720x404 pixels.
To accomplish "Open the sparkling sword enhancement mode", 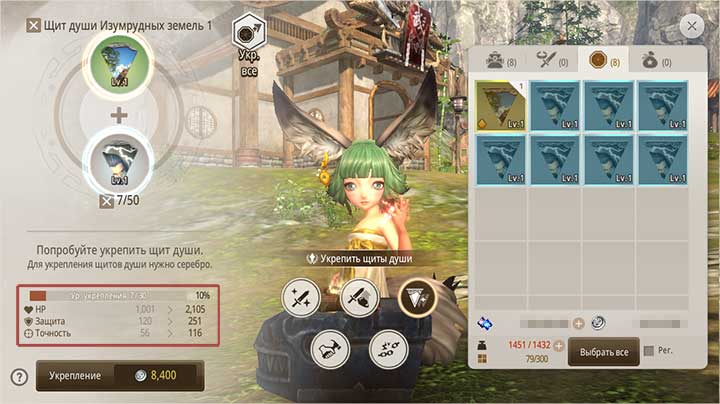I will [x=300, y=297].
